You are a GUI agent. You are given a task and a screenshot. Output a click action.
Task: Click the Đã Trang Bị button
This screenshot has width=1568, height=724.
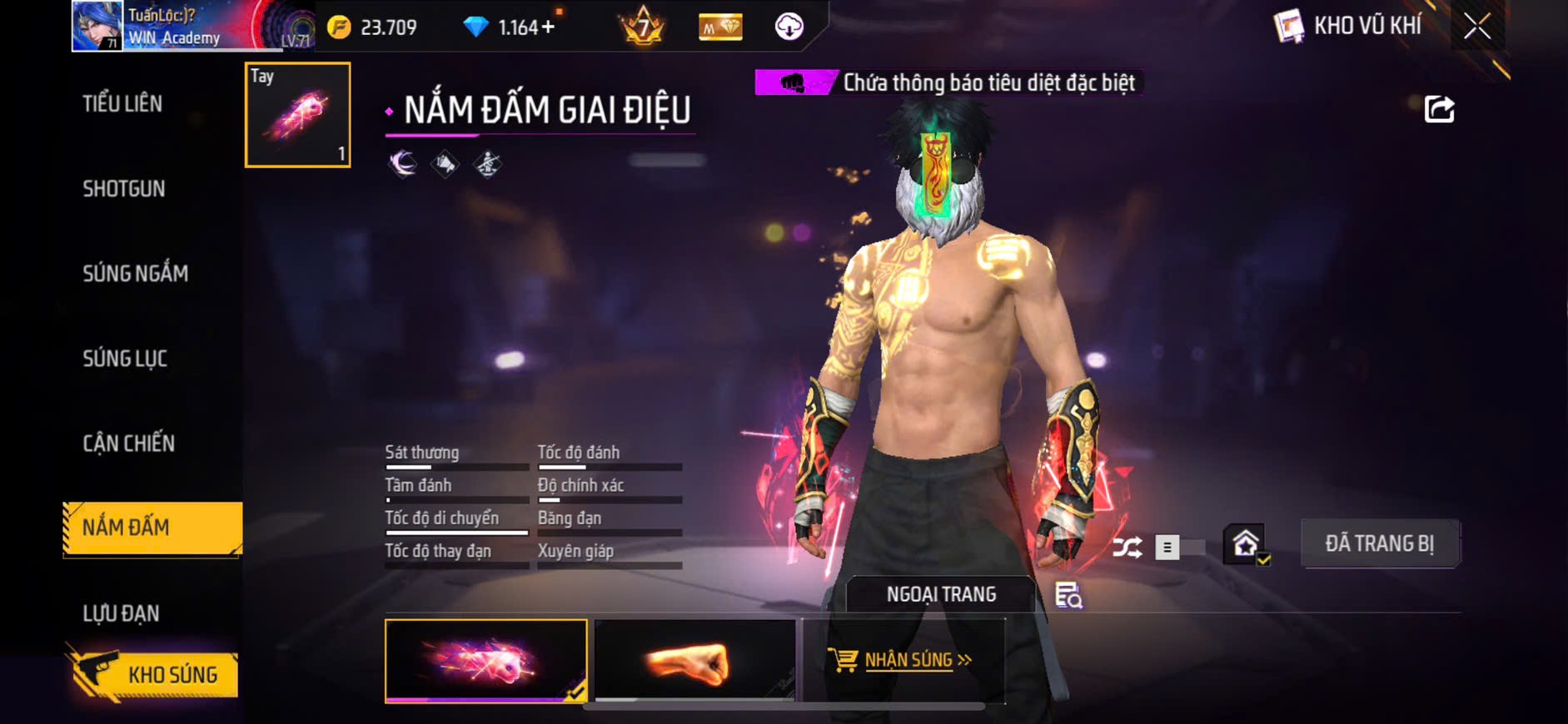pyautogui.click(x=1379, y=544)
